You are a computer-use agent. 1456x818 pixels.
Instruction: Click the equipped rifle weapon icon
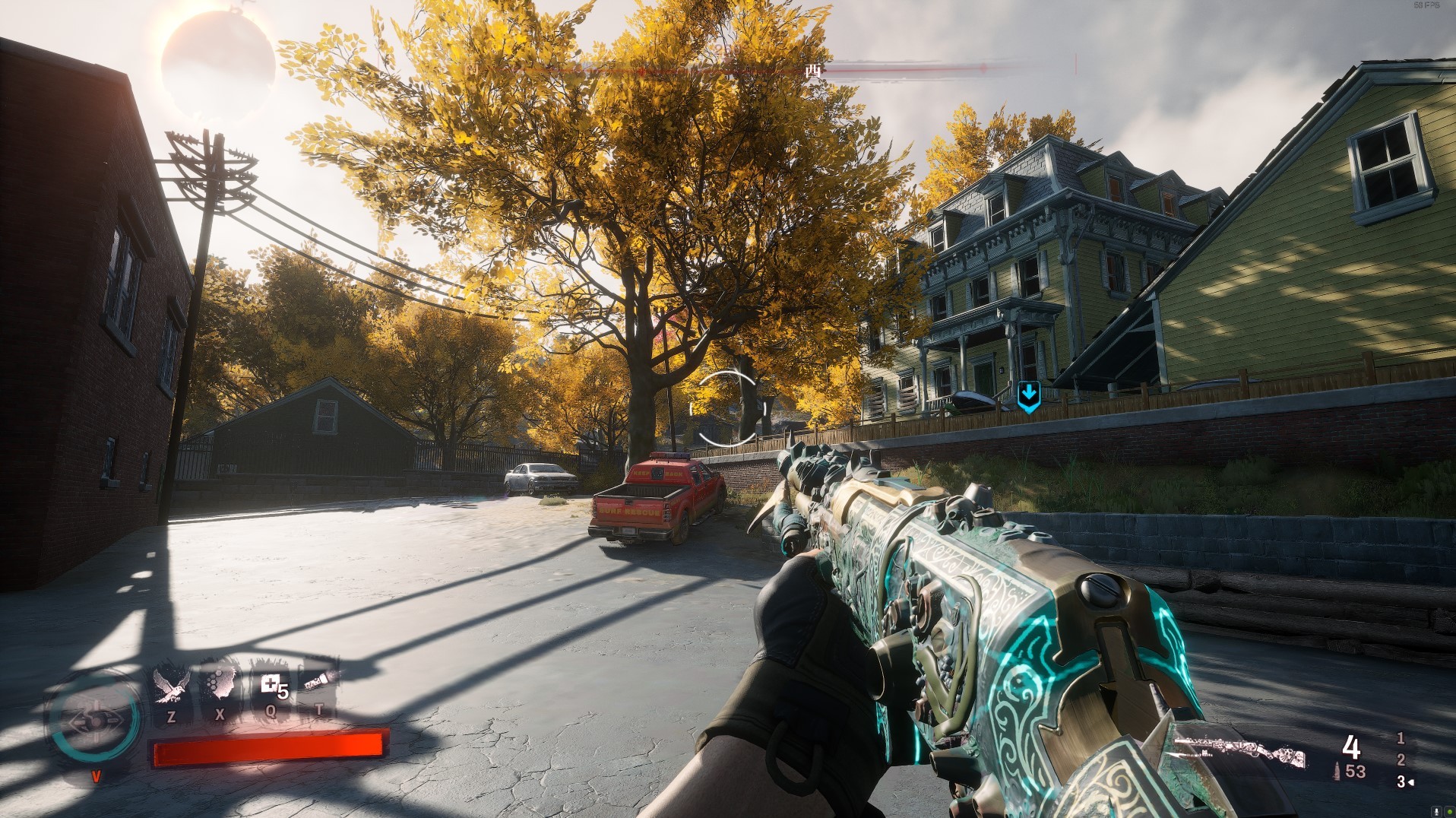point(1240,757)
